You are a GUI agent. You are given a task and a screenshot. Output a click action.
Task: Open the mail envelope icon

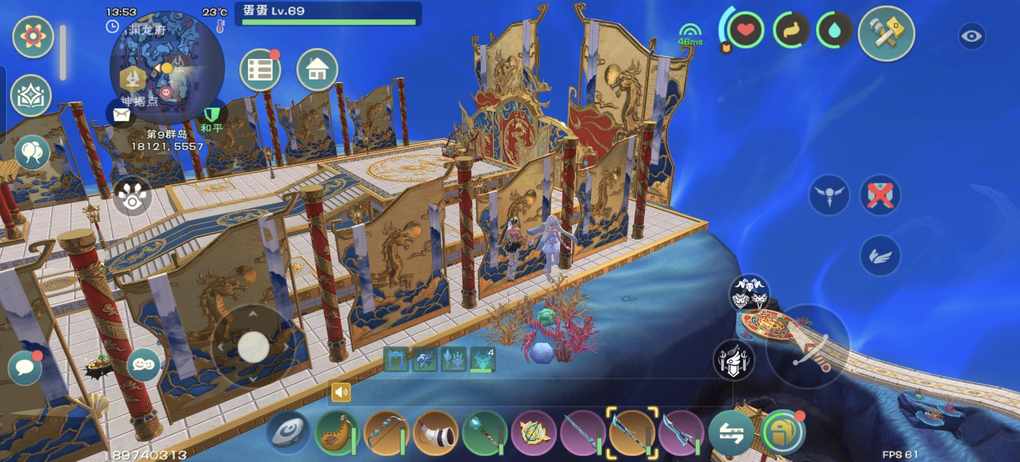pos(121,115)
